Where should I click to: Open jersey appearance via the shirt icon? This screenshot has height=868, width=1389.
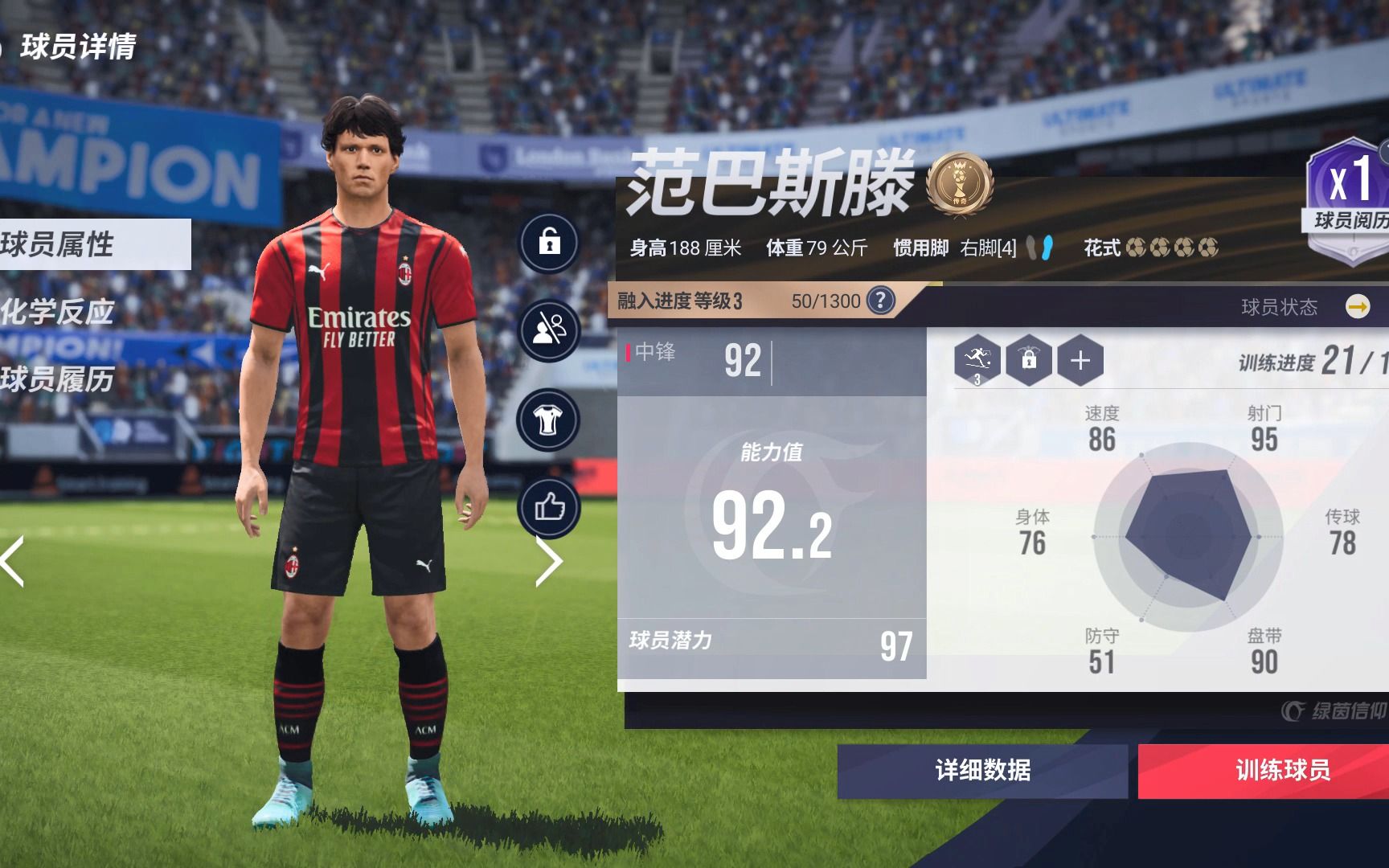pyautogui.click(x=549, y=417)
